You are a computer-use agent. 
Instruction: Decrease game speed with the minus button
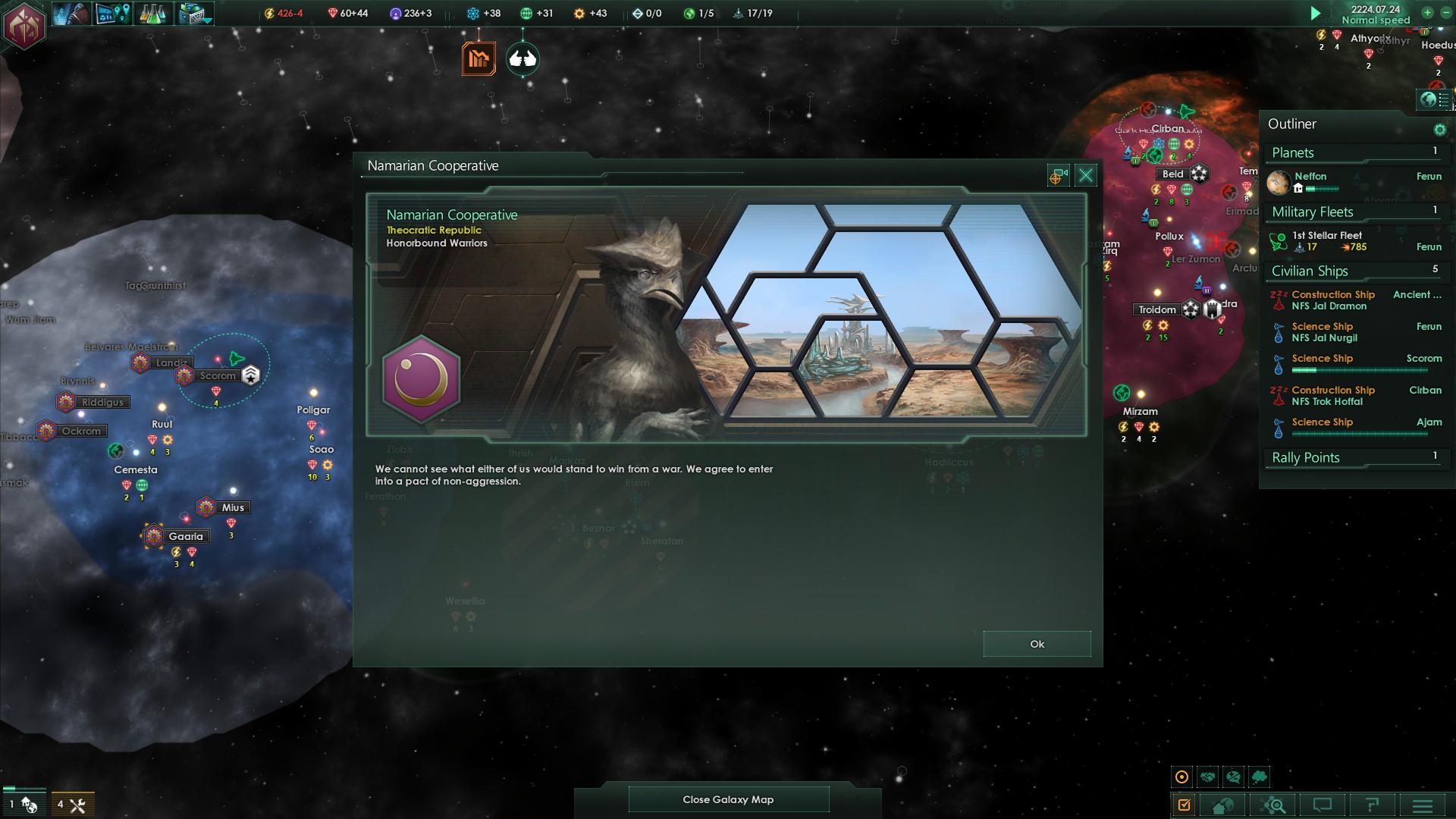pos(1445,12)
